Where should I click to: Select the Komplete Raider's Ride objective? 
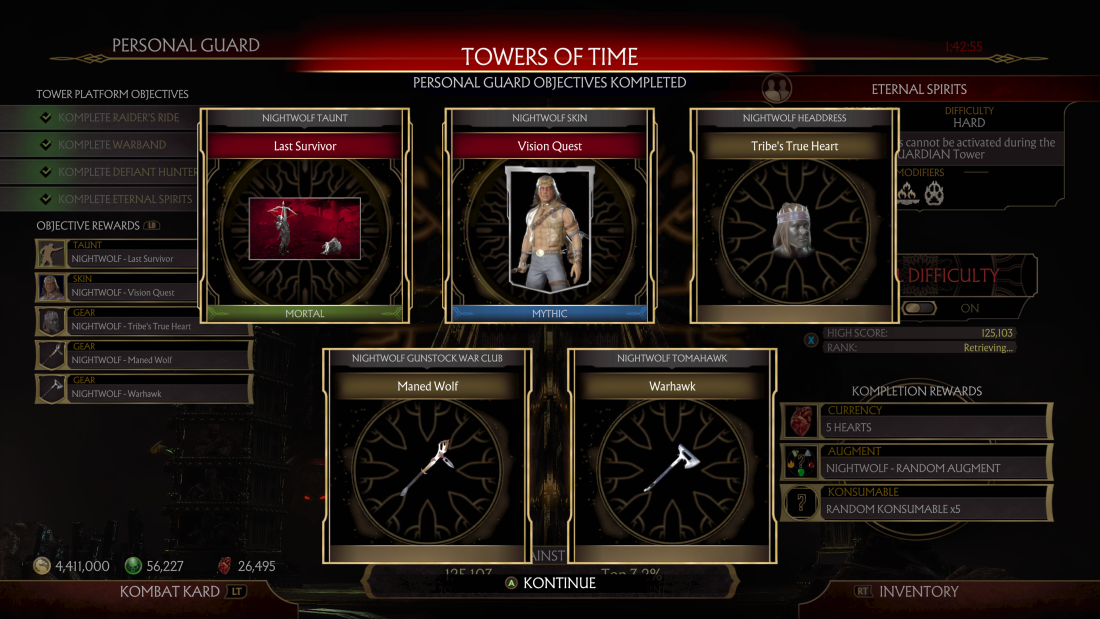pyautogui.click(x=115, y=118)
